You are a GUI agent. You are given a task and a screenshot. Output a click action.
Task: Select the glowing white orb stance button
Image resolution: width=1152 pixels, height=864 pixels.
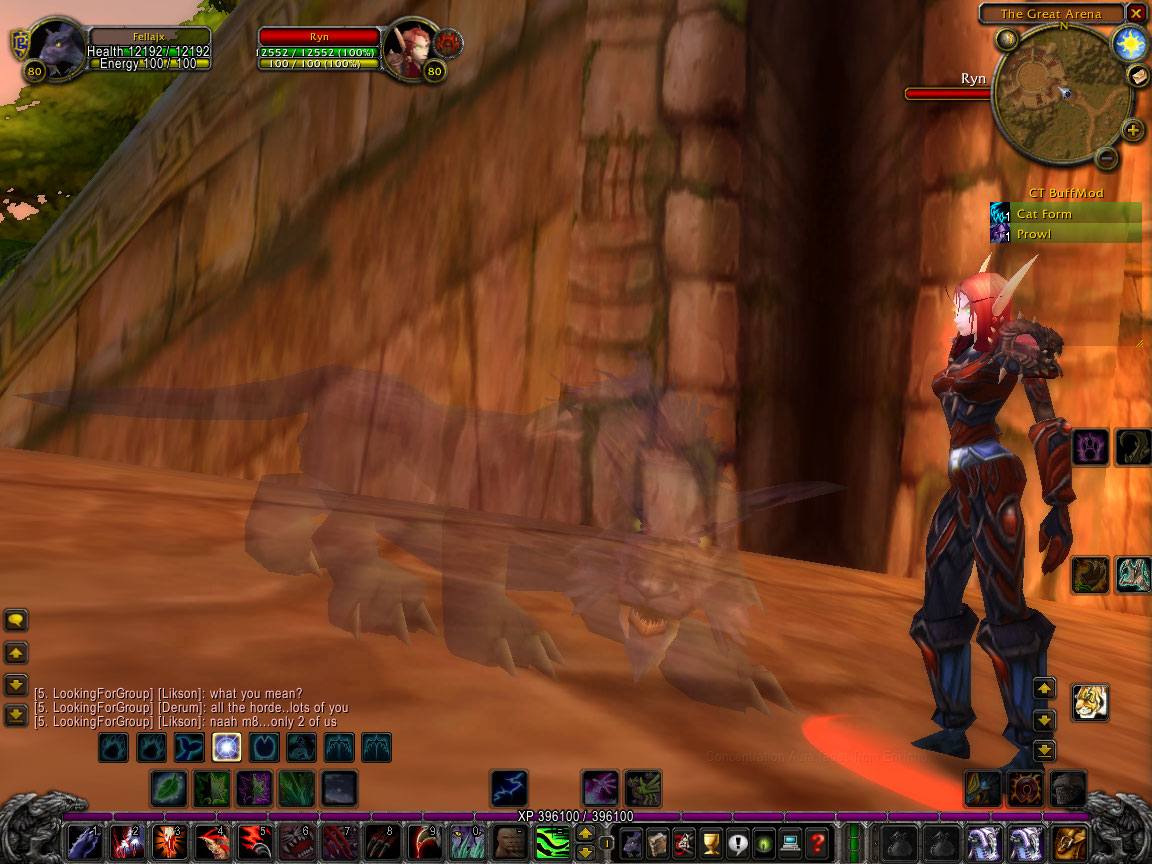226,747
